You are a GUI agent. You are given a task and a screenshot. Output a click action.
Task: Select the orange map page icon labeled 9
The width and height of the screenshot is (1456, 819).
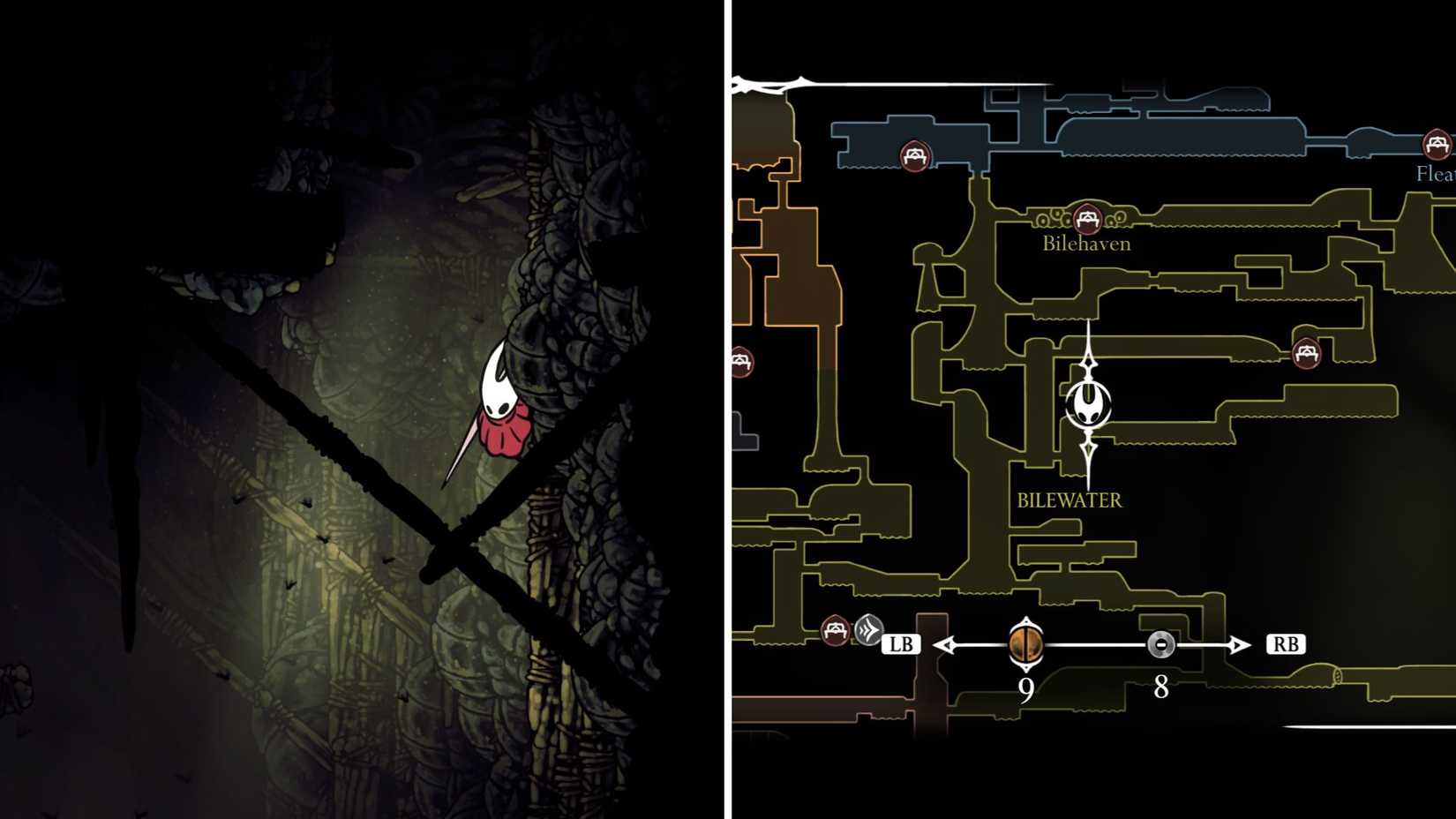[x=1025, y=643]
